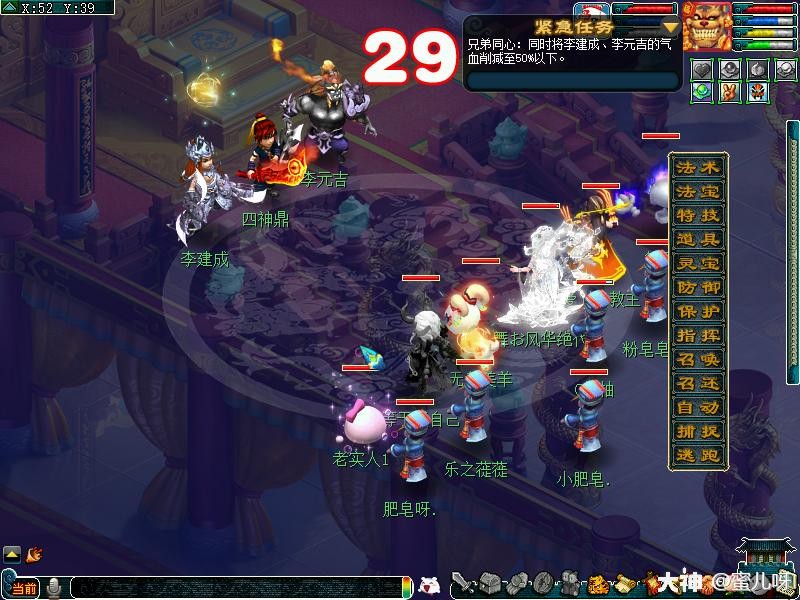Choose the 召还 recall command
This screenshot has width=800, height=600.
(x=698, y=383)
